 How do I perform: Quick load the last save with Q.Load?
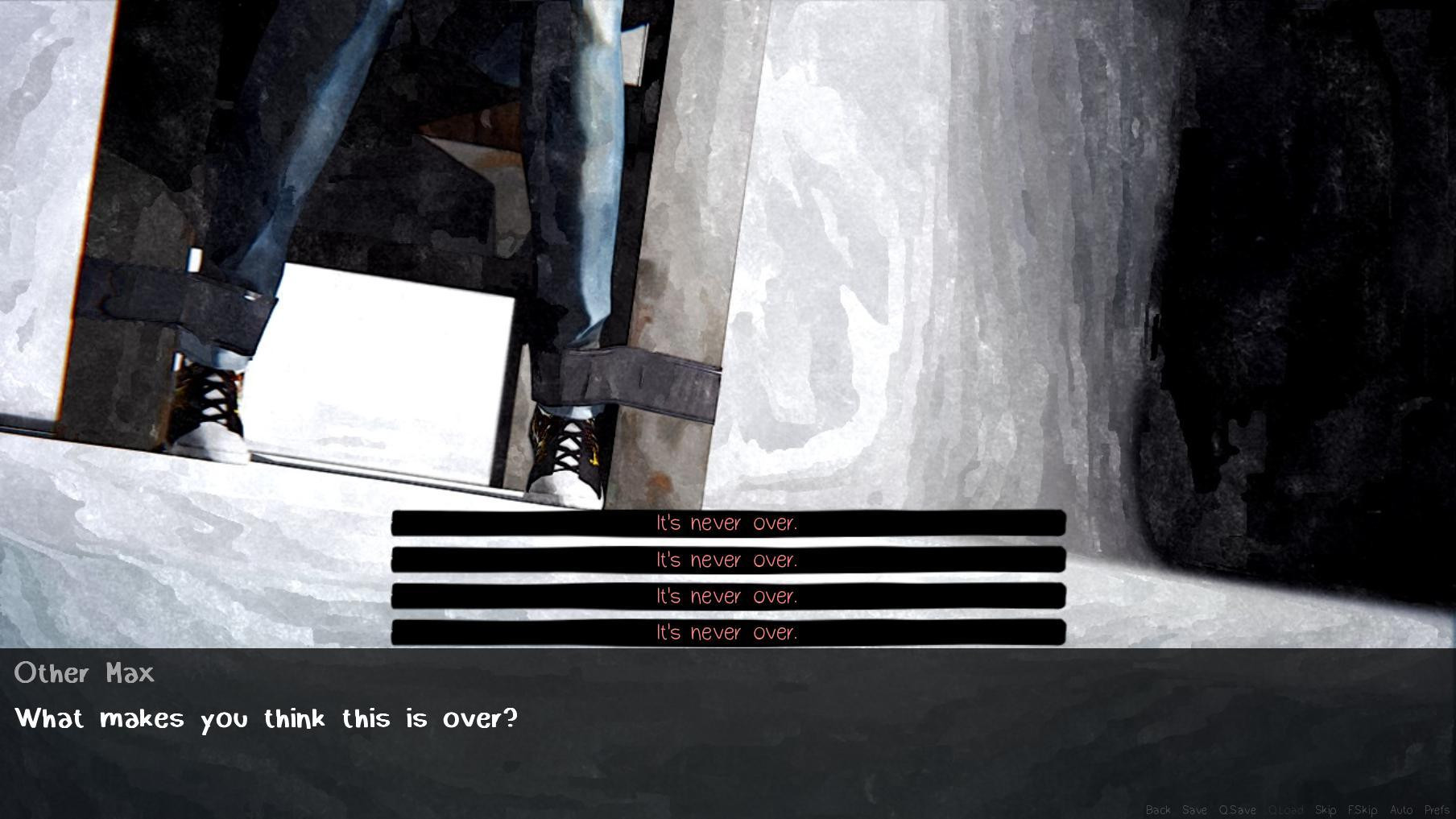[1285, 809]
